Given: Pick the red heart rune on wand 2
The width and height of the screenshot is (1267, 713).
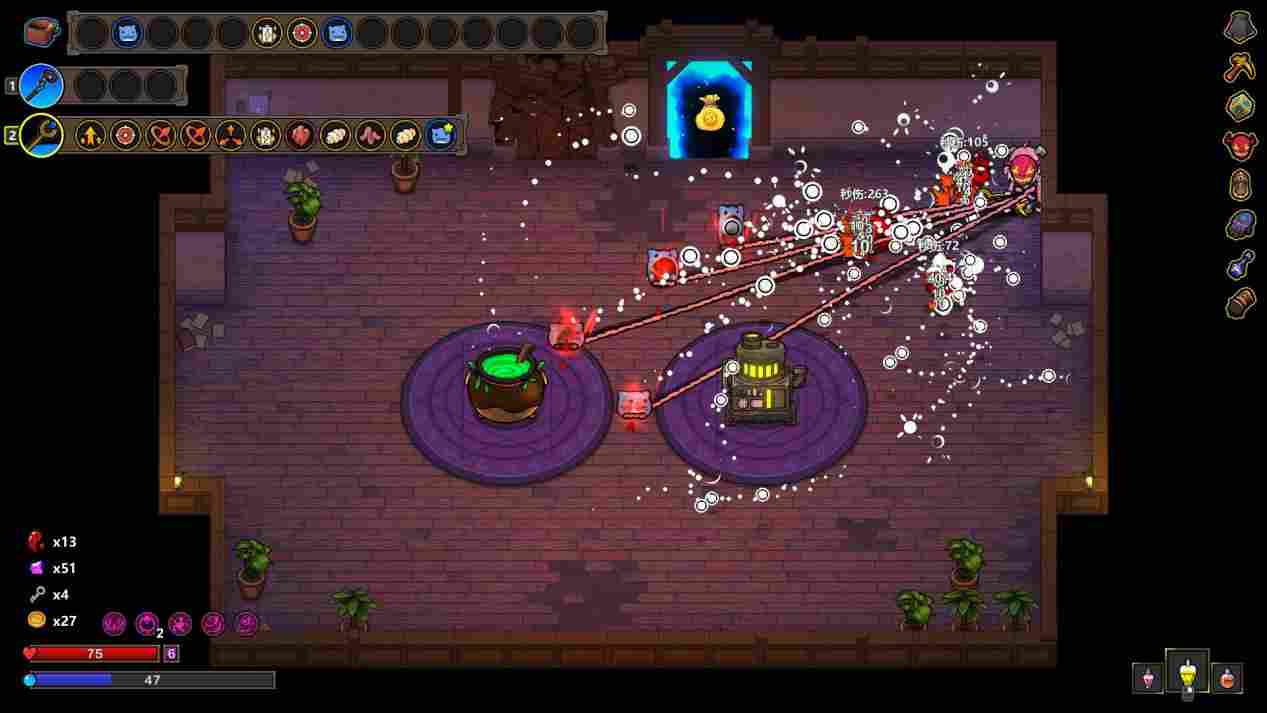Looking at the screenshot, I should tap(300, 135).
